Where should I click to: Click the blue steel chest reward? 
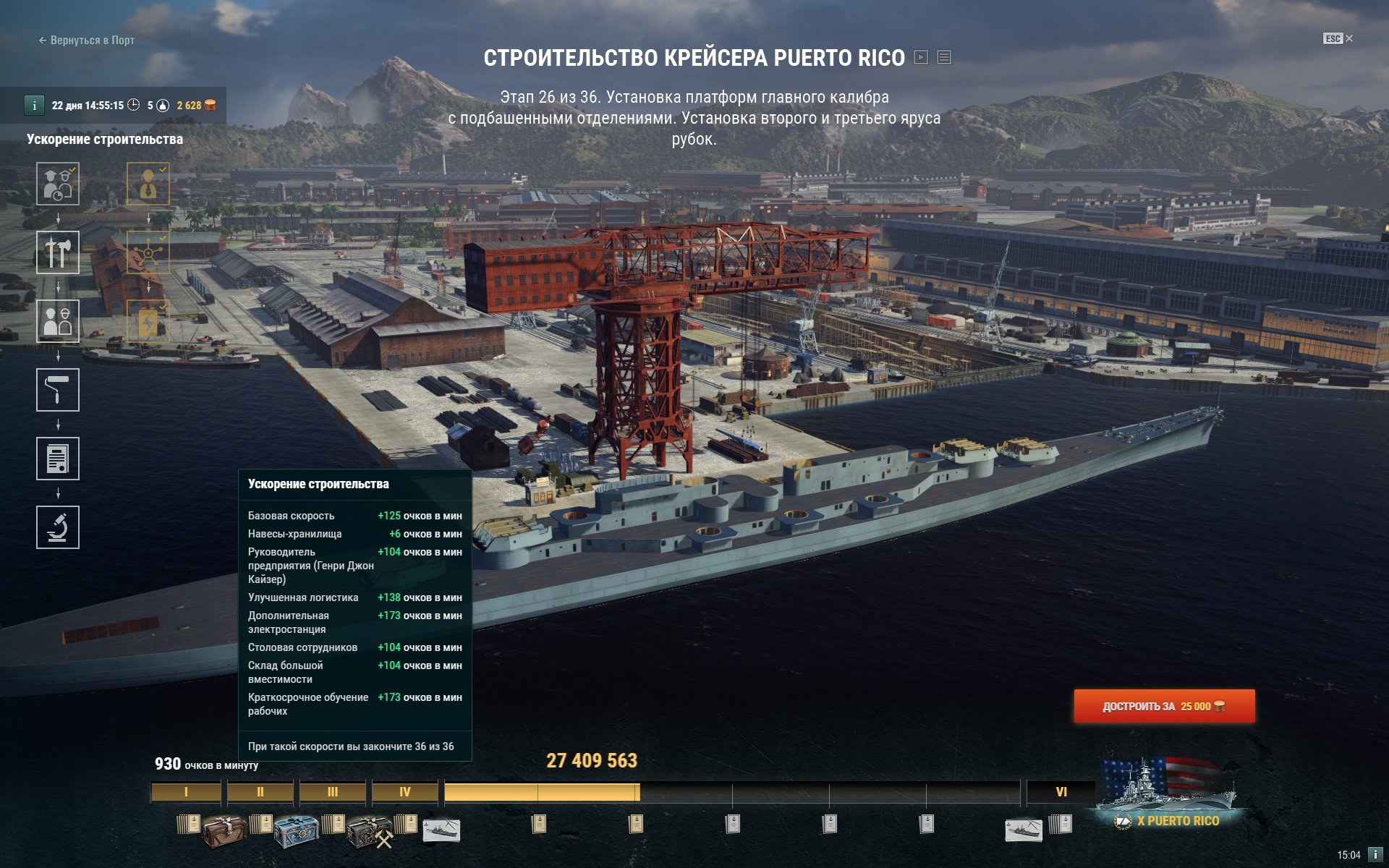click(x=296, y=831)
